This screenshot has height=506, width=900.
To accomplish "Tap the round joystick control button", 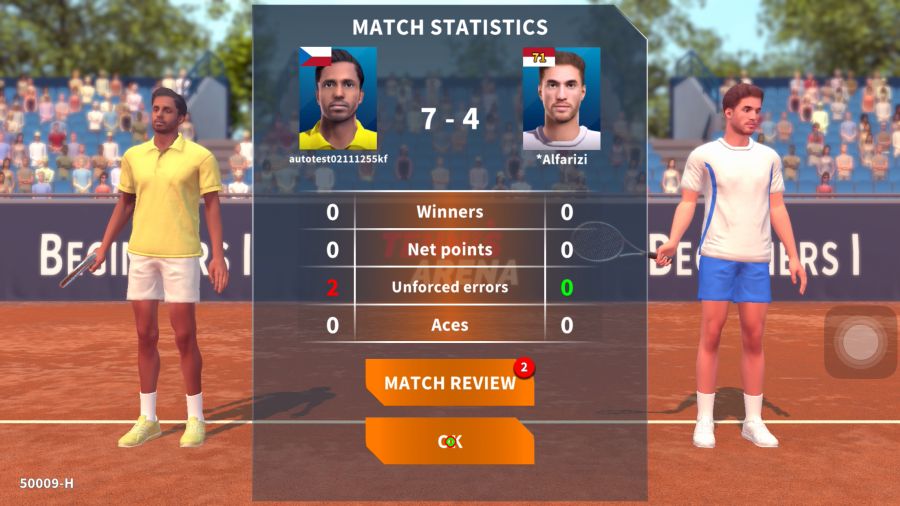I will pos(859,342).
